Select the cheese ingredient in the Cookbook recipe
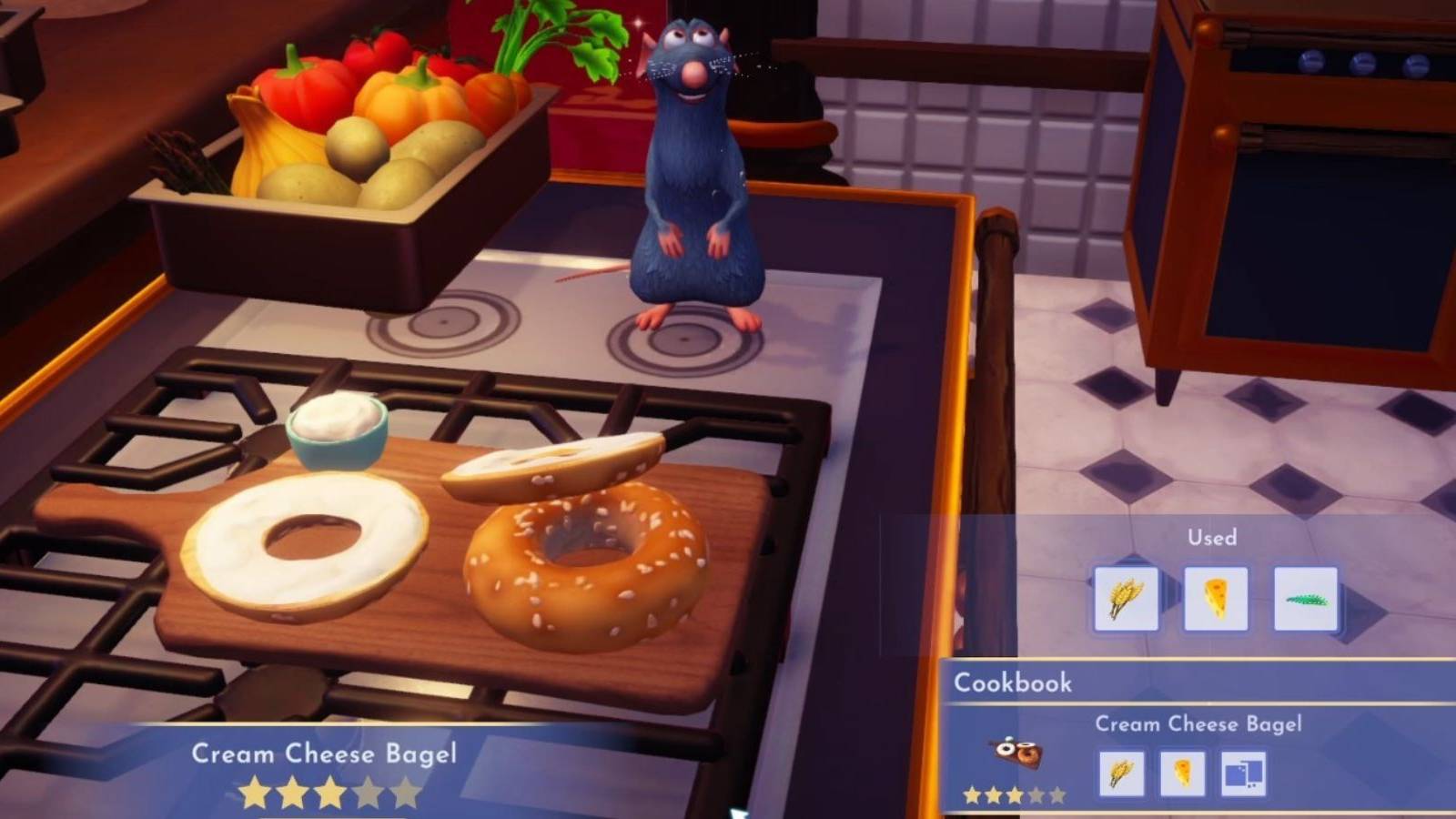Viewport: 1456px width, 819px height. tap(1185, 772)
